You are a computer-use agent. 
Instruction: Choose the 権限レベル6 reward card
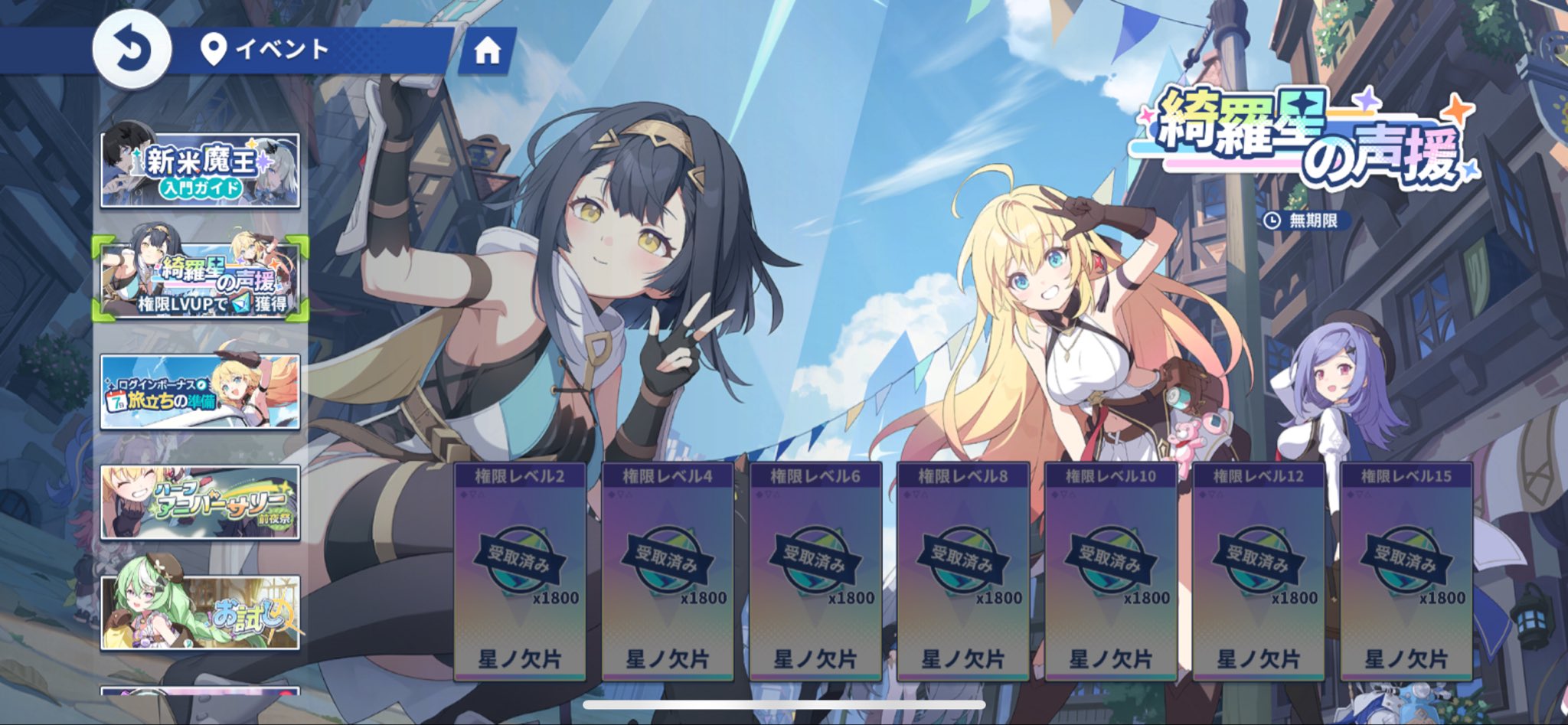point(815,571)
